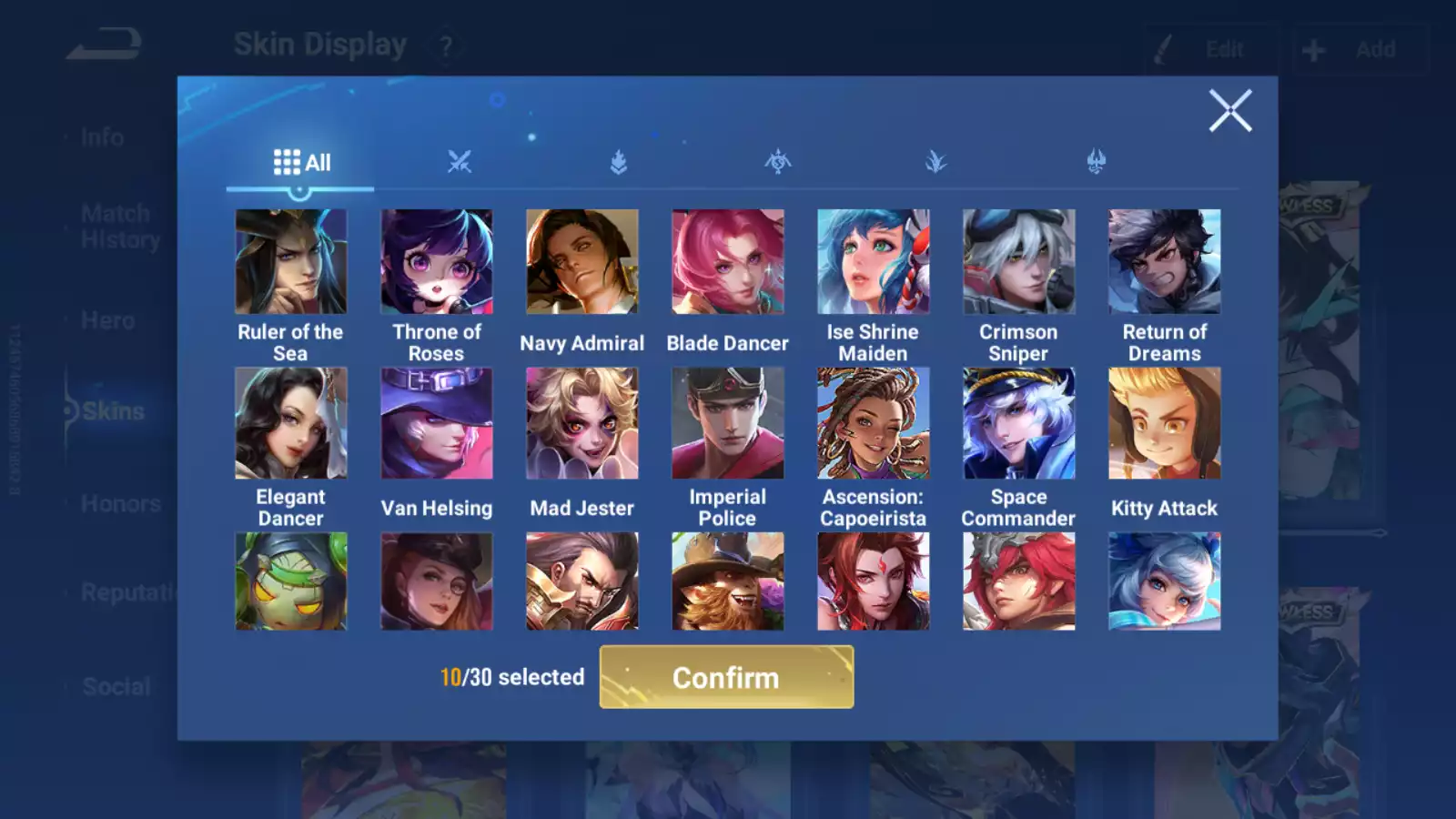Image resolution: width=1456 pixels, height=819 pixels.
Task: Pick the Return of Dreams skin
Action: 1164,262
